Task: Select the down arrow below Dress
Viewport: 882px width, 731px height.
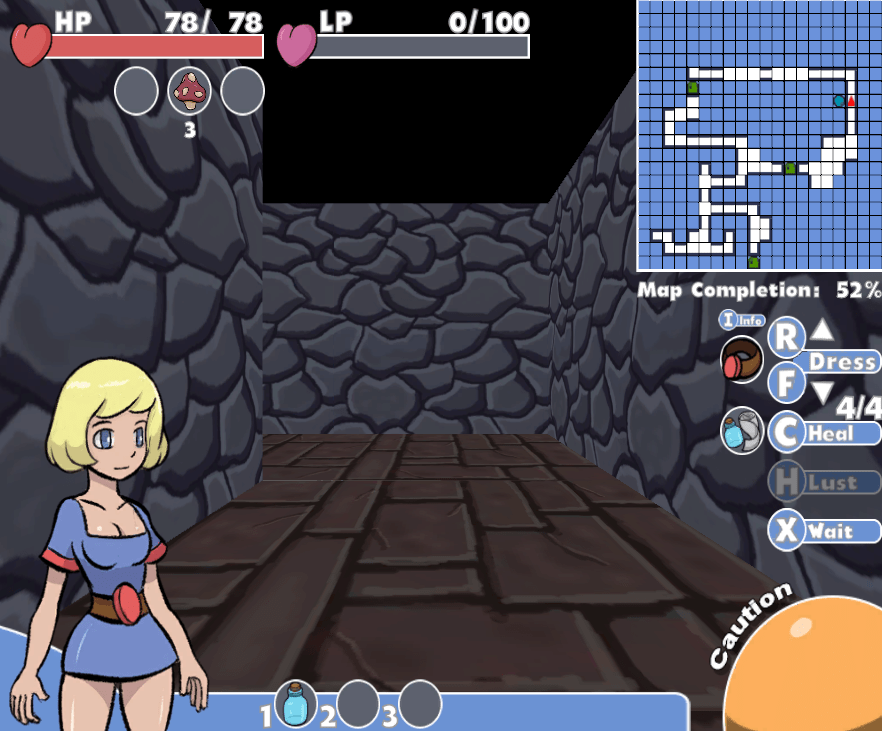Action: pos(821,393)
